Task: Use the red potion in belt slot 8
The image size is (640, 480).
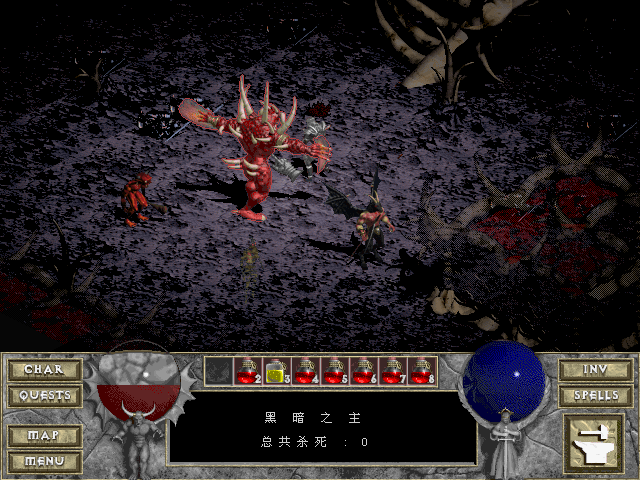Action: pos(421,371)
